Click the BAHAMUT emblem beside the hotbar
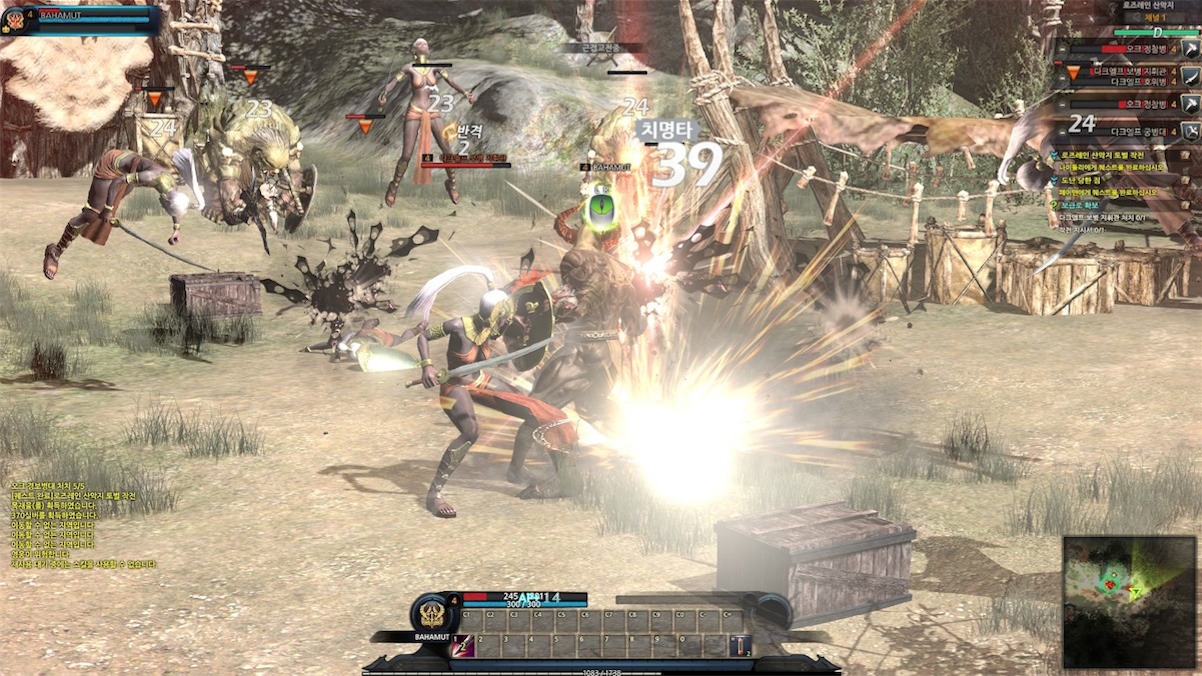 [433, 613]
